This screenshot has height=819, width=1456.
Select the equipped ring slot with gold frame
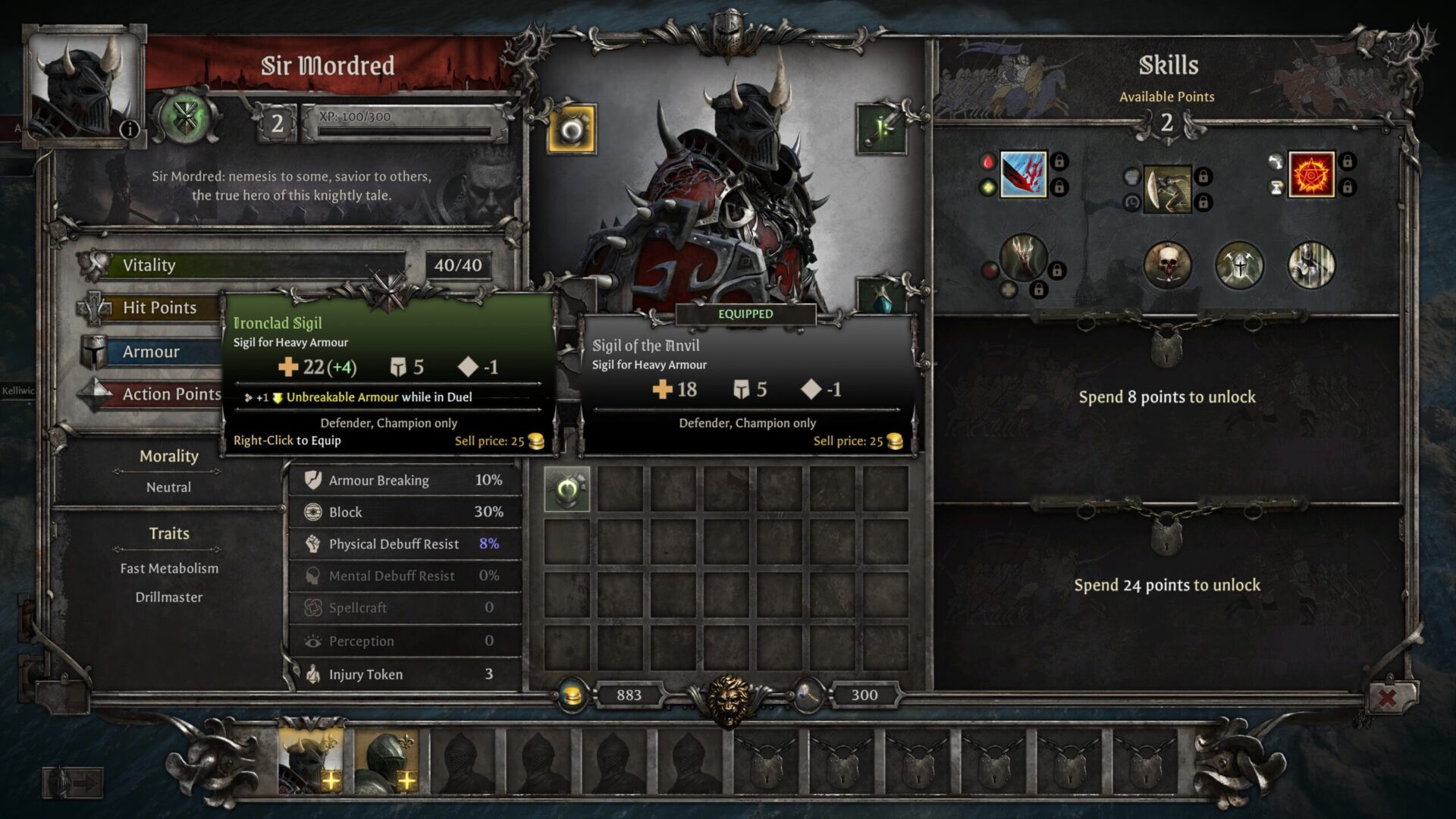pos(571,130)
